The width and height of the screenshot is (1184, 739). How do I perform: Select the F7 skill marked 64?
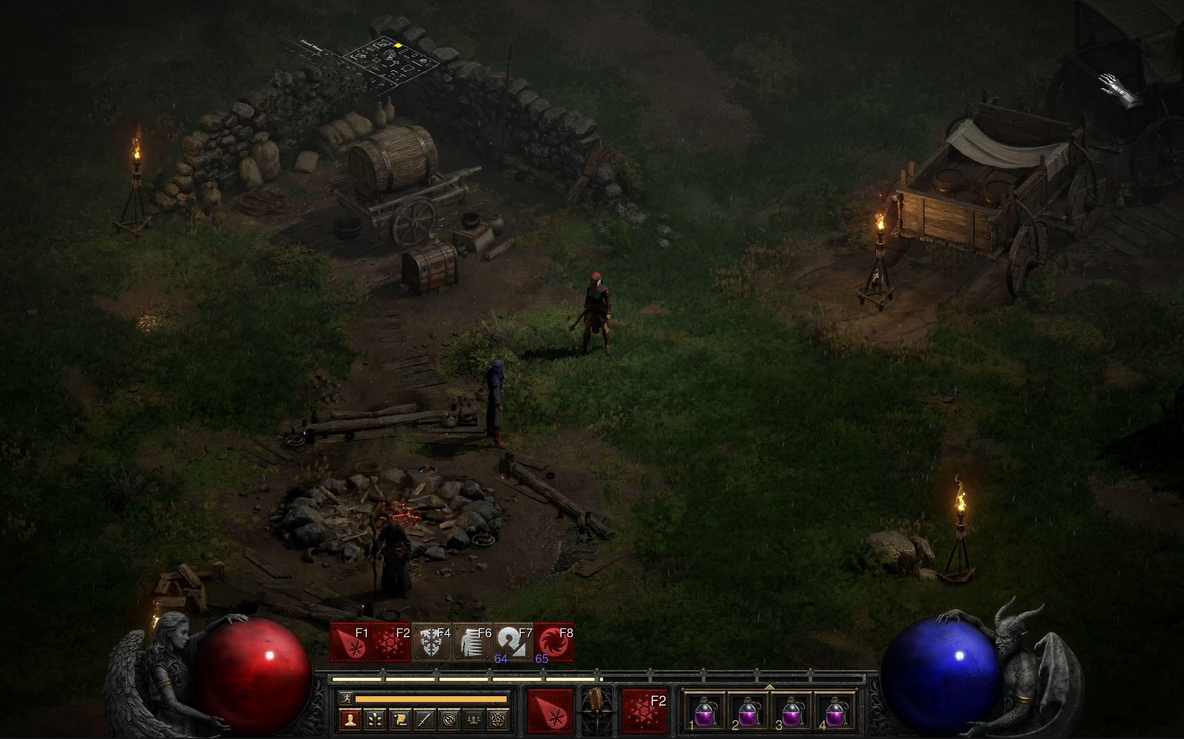514,643
